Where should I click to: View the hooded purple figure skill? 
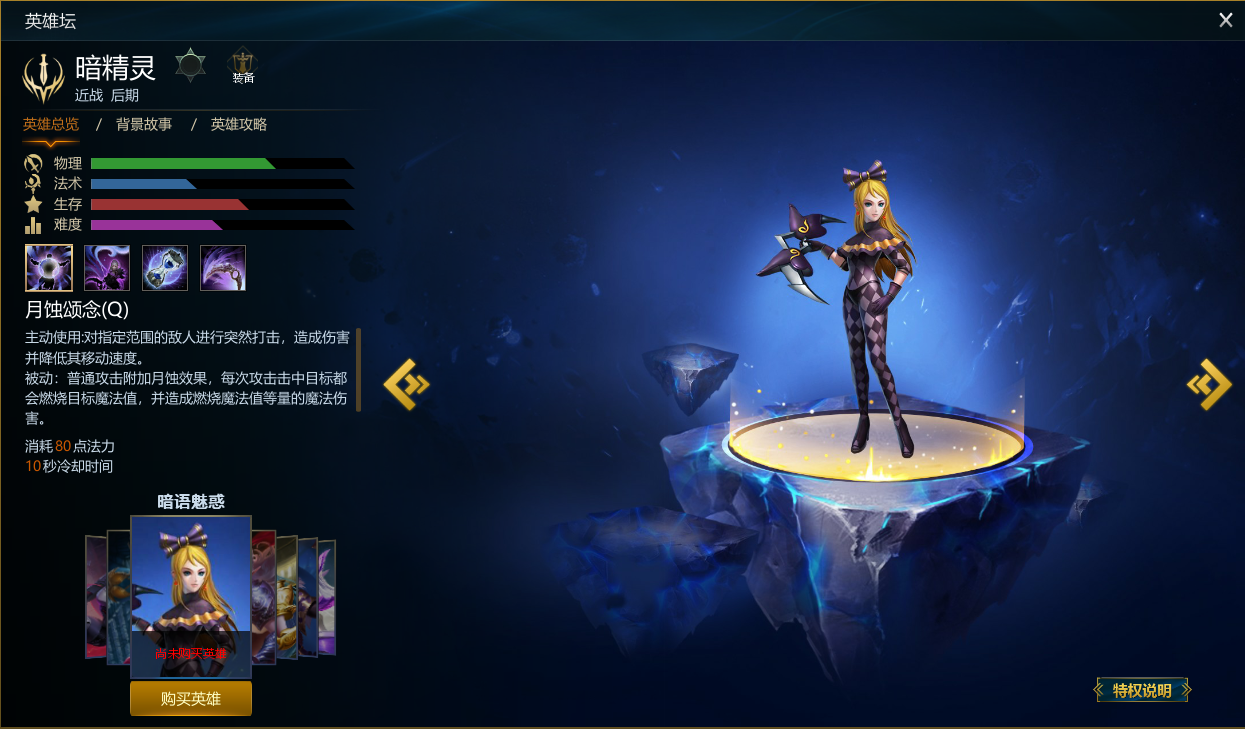coord(107,268)
